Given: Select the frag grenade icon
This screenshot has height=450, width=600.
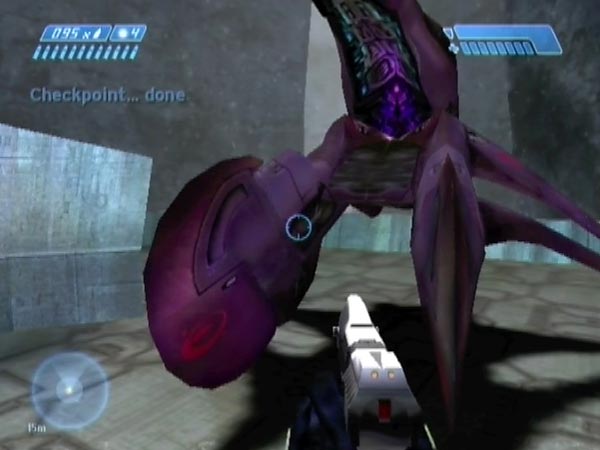Looking at the screenshot, I should pos(122,33).
